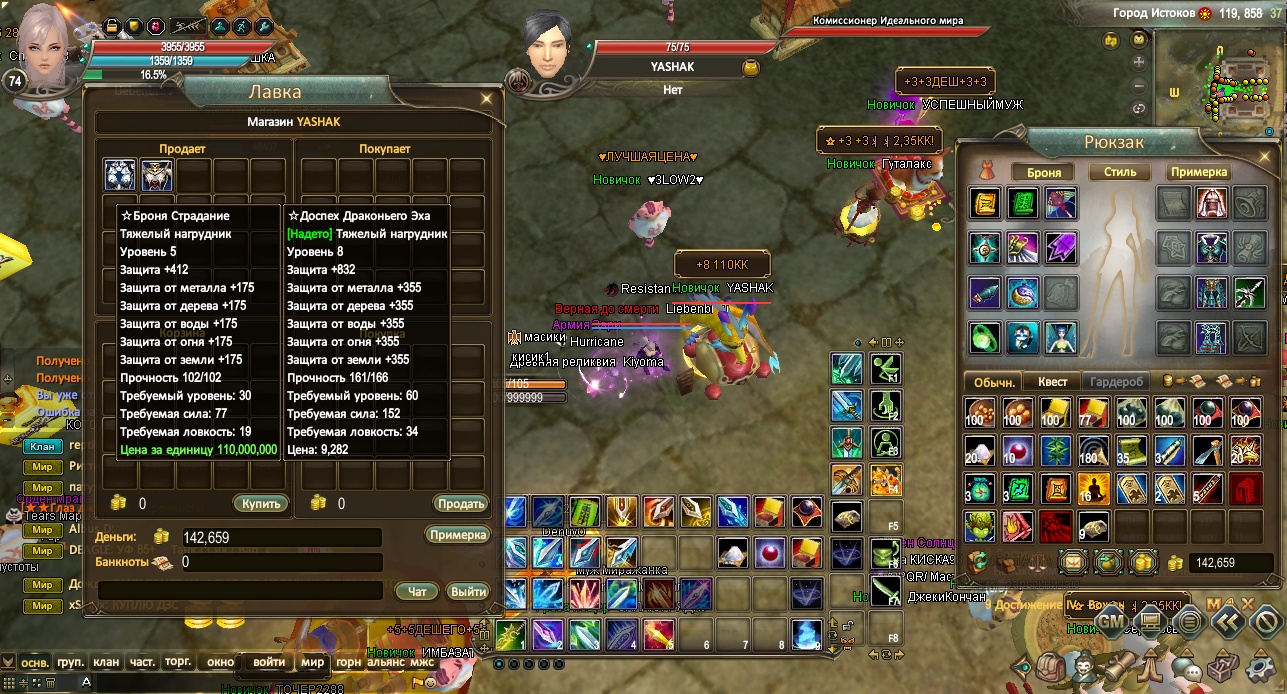1287x694 pixels.
Task: Switch chat to the клан channel tab
Action: (x=106, y=662)
